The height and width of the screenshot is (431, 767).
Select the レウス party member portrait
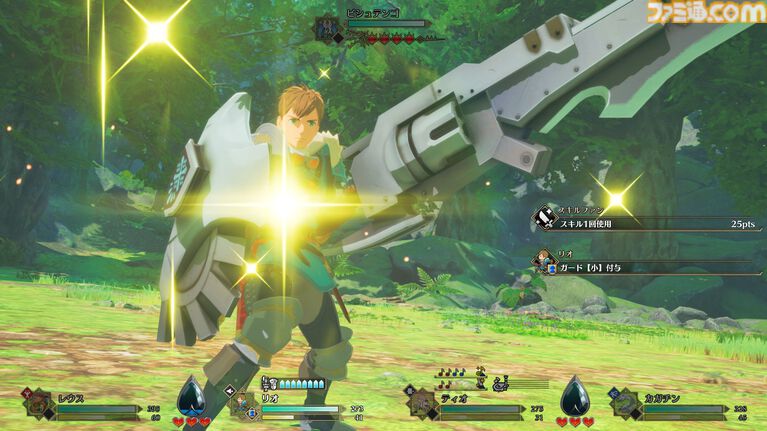(40, 405)
